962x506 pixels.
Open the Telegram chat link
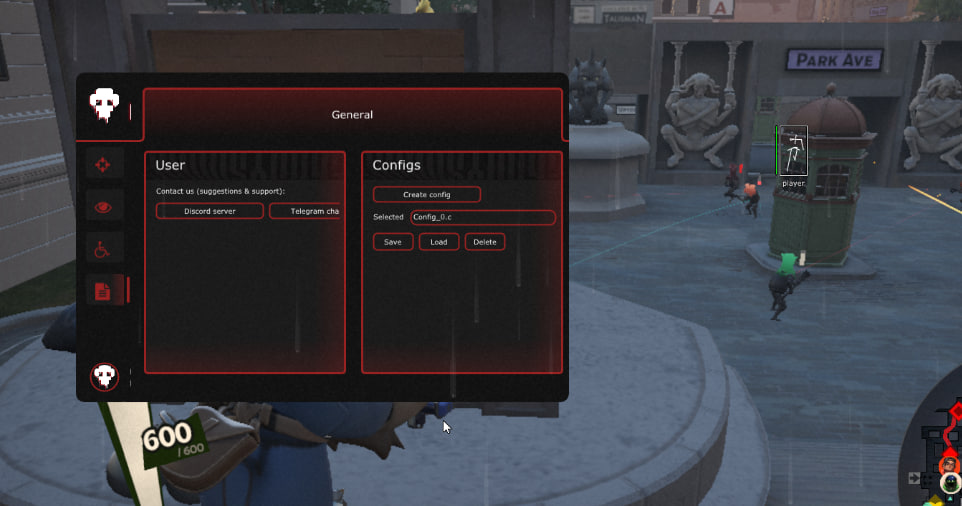(x=306, y=211)
